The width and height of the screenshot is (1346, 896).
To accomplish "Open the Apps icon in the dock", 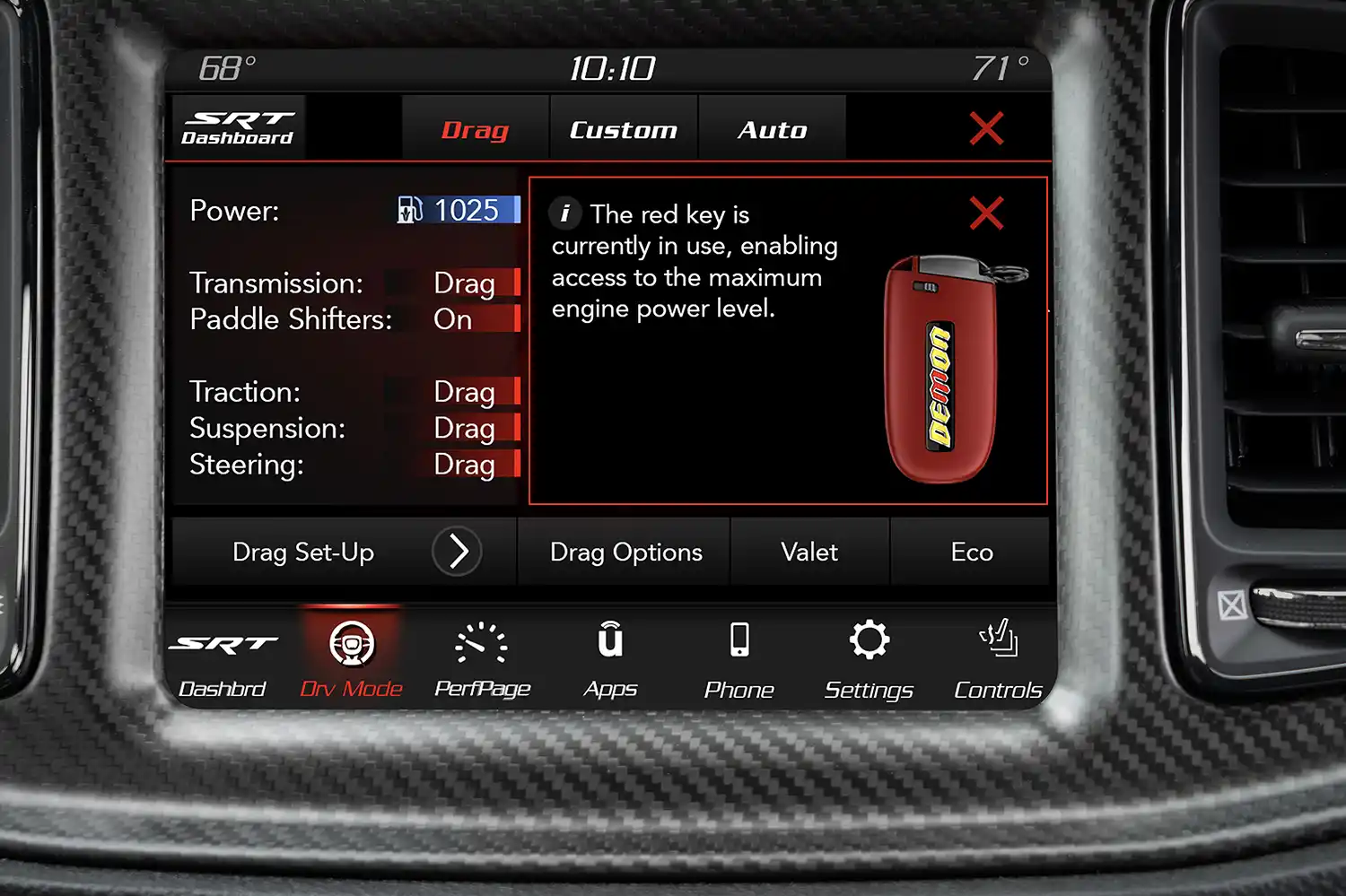I will click(x=611, y=640).
